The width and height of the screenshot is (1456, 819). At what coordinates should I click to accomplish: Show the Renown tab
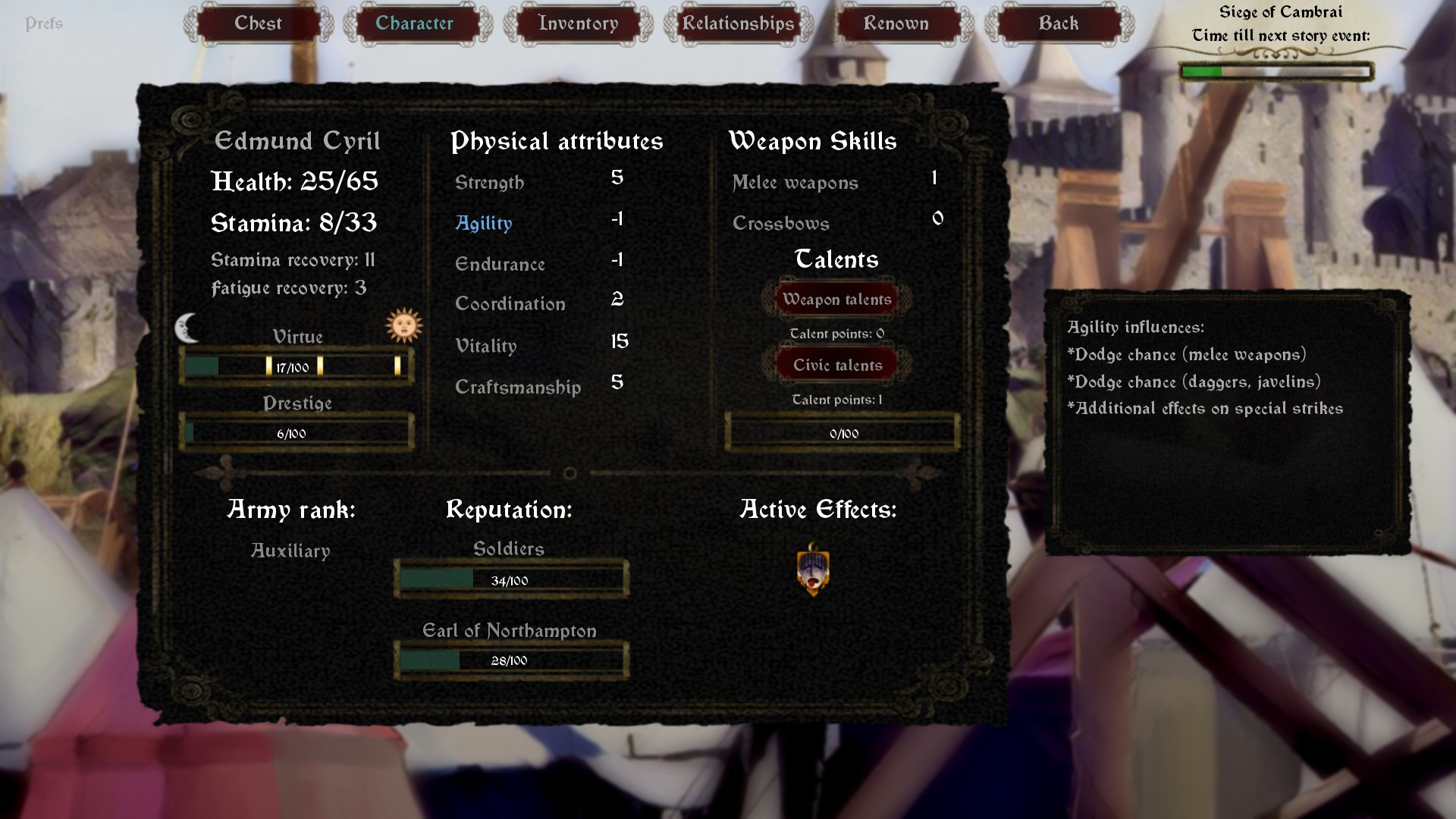coord(896,24)
